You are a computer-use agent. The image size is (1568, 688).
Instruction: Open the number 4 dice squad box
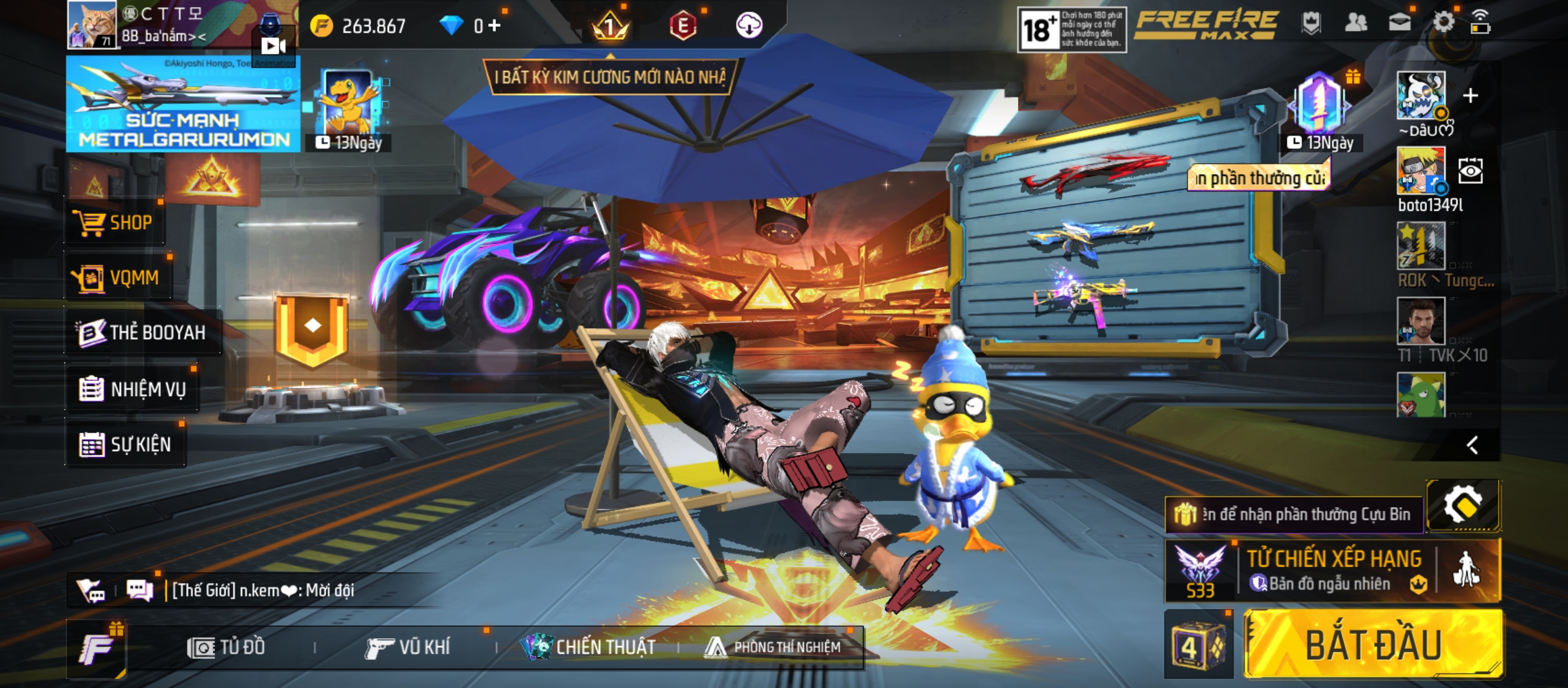coord(1198,645)
